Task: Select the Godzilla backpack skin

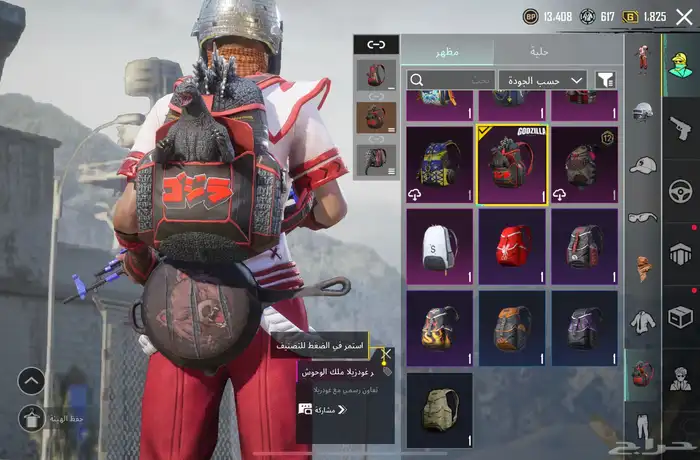Action: coord(512,164)
